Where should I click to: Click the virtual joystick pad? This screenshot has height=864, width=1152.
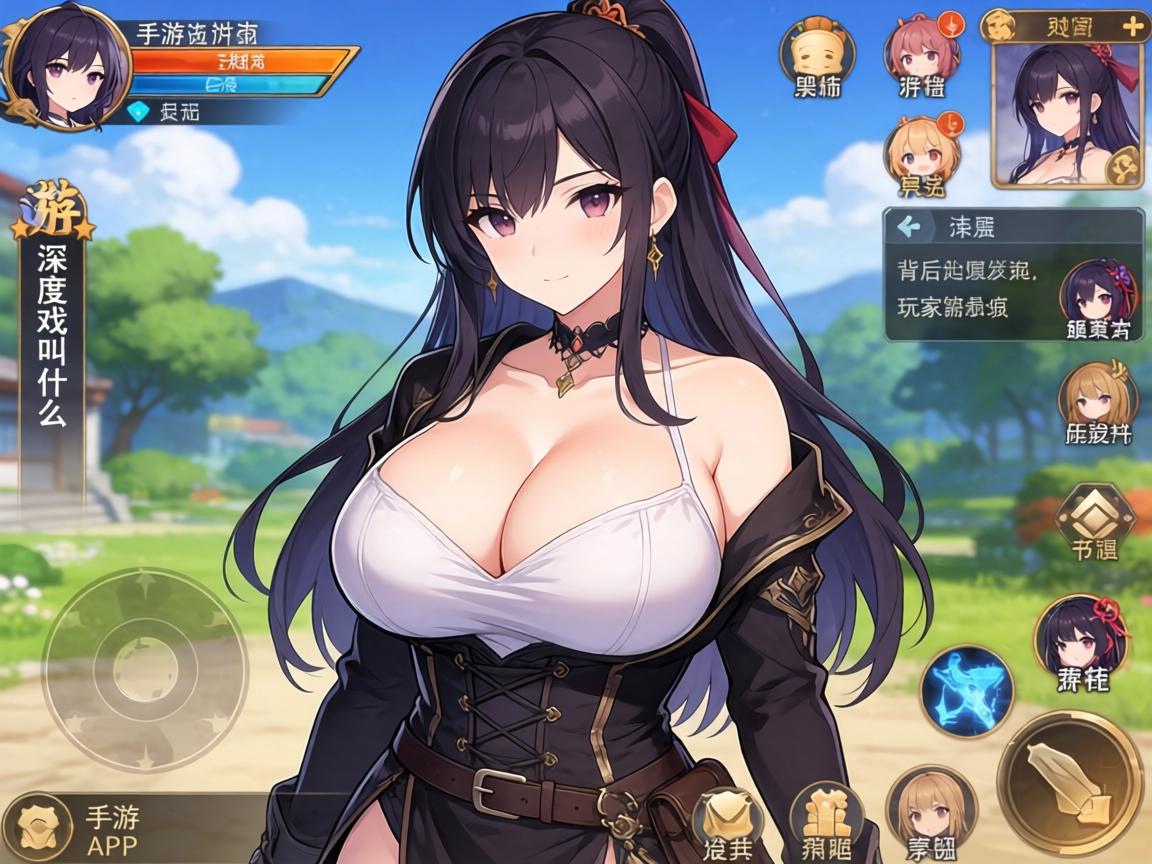tap(143, 667)
